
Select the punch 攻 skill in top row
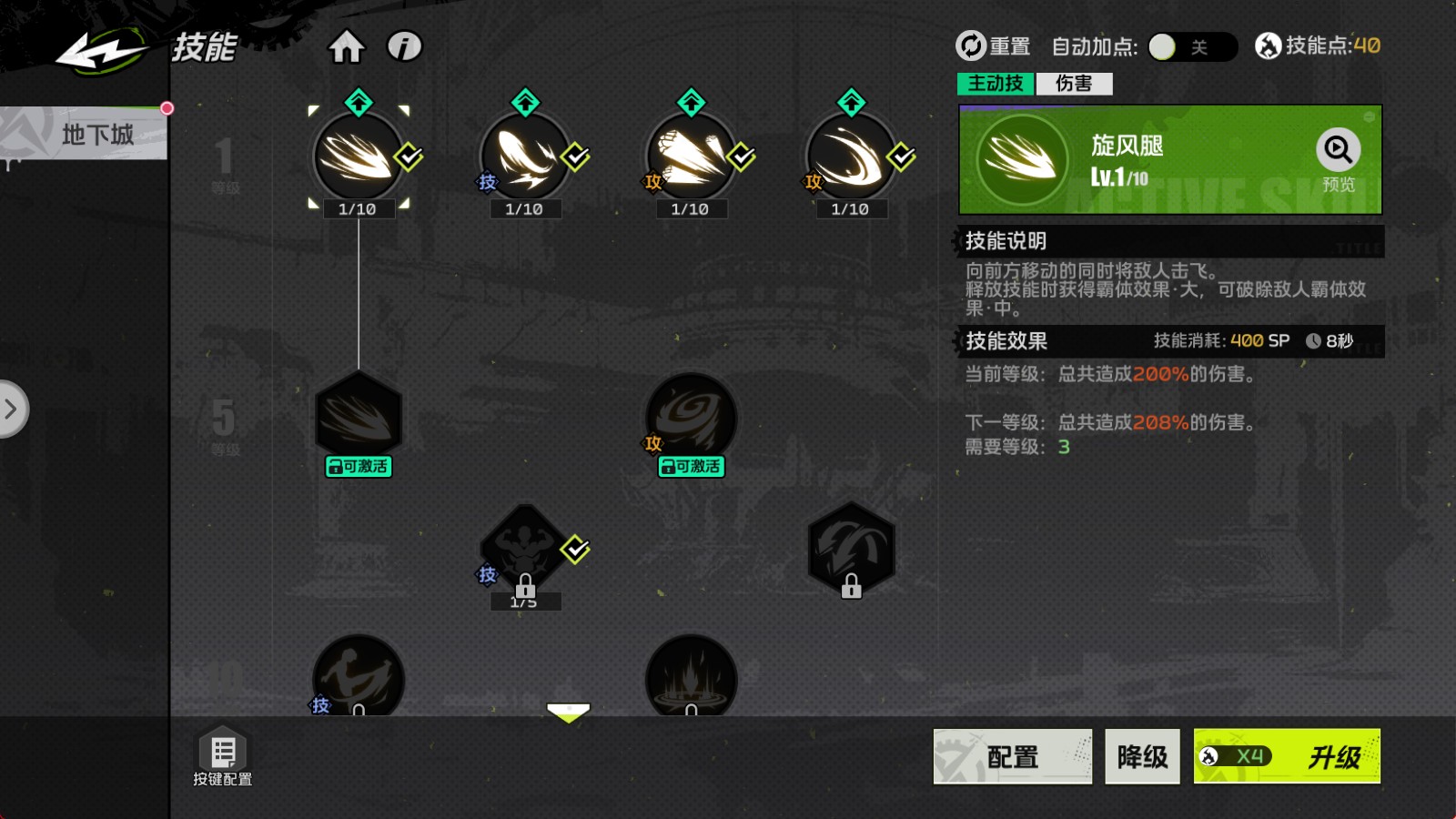[690, 157]
